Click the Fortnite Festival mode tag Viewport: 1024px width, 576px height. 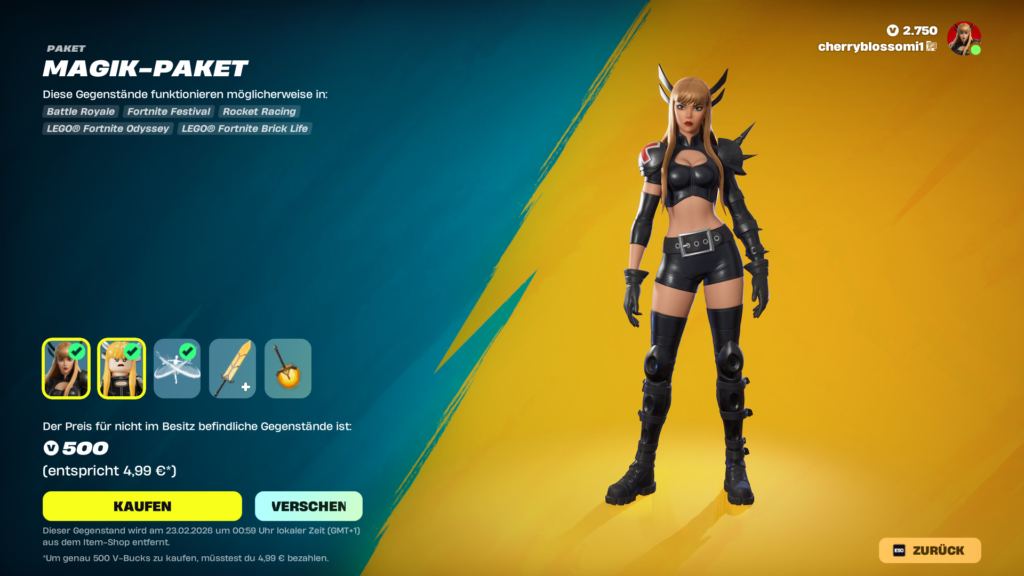pos(169,112)
